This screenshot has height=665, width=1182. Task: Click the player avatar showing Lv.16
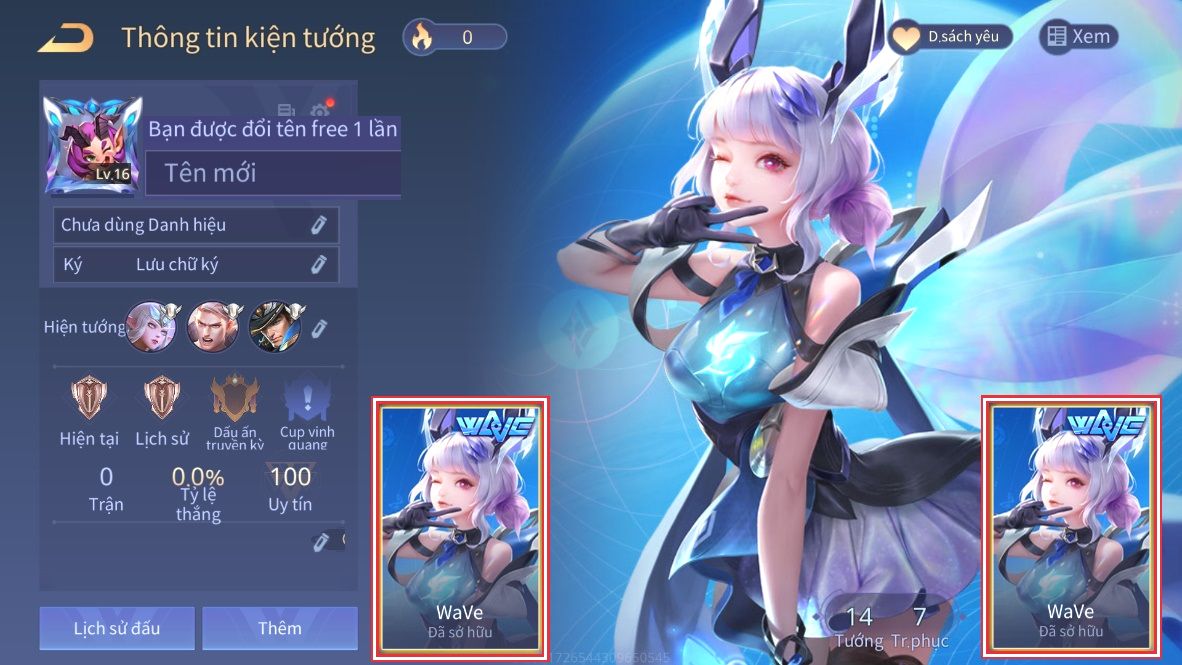tap(92, 145)
